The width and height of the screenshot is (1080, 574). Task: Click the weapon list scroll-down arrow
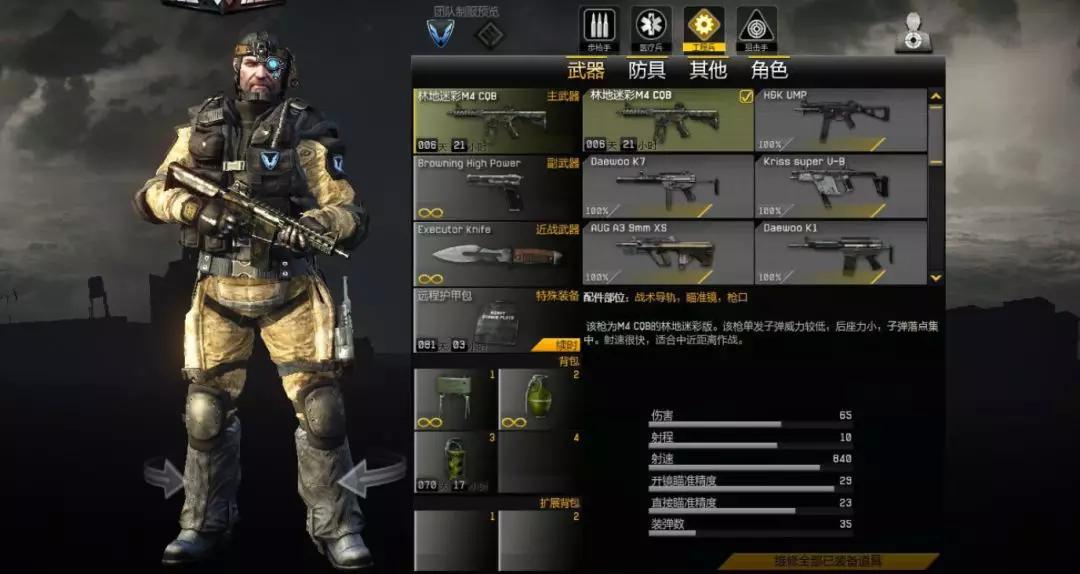click(x=936, y=277)
